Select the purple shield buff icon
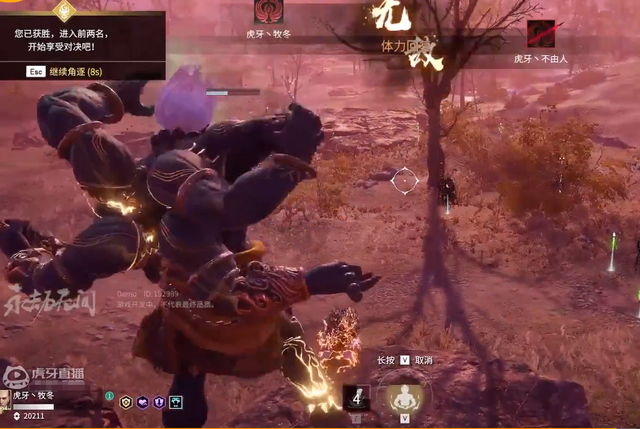The width and height of the screenshot is (640, 429). tap(159, 402)
